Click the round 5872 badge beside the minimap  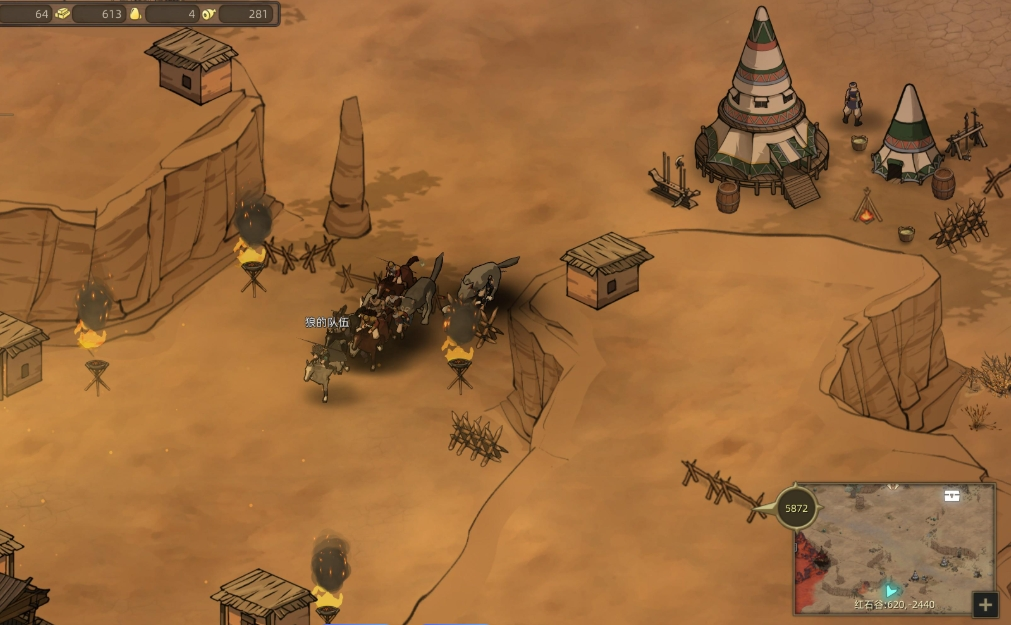click(x=796, y=509)
